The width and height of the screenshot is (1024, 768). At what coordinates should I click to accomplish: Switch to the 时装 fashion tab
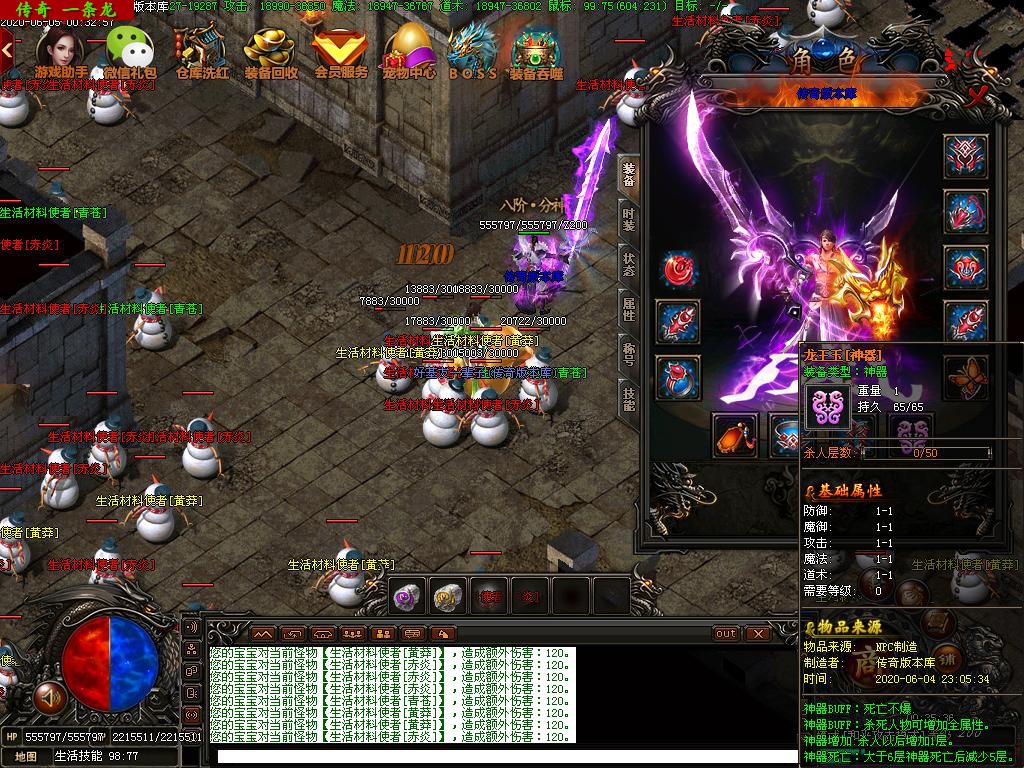[x=629, y=219]
